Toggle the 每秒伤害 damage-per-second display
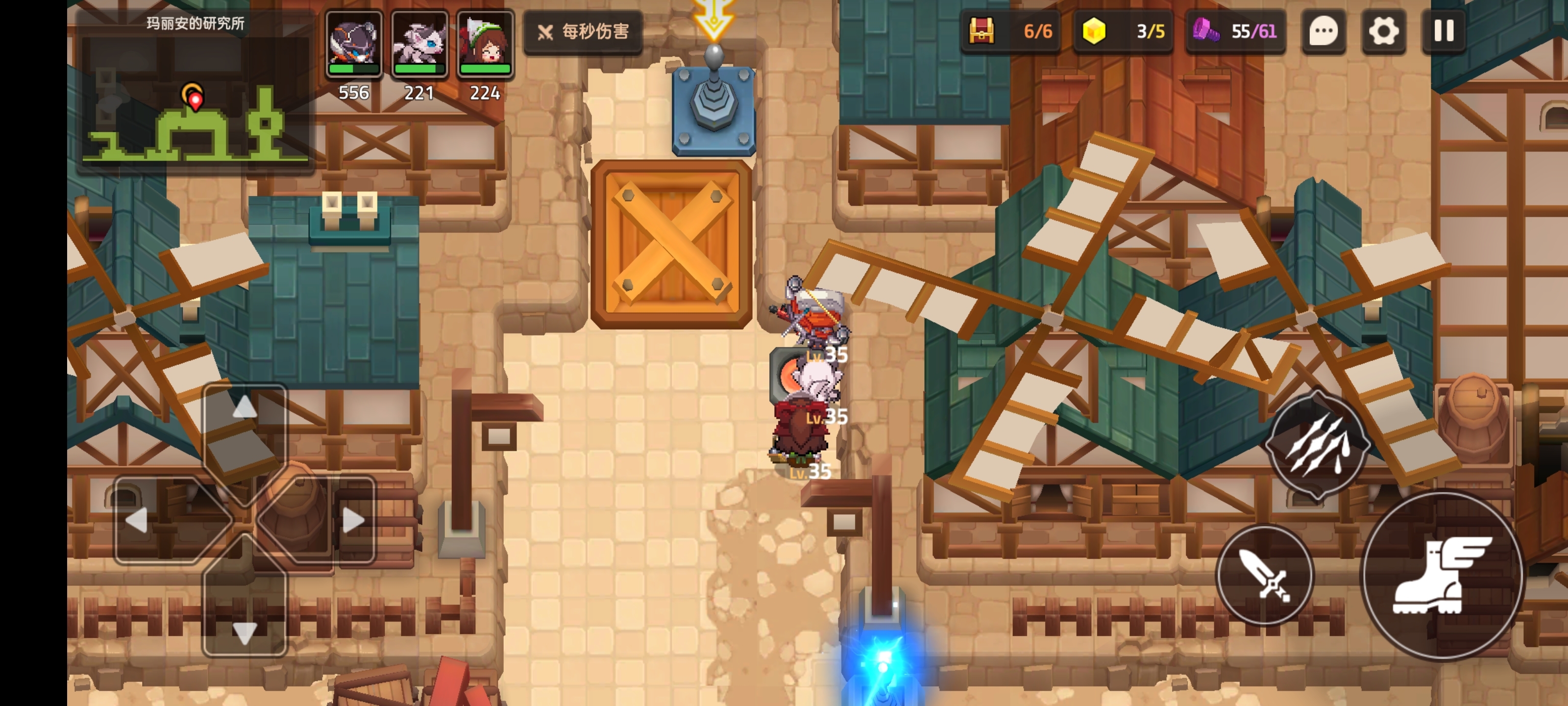Screen dimensions: 1568x706 click(x=583, y=32)
